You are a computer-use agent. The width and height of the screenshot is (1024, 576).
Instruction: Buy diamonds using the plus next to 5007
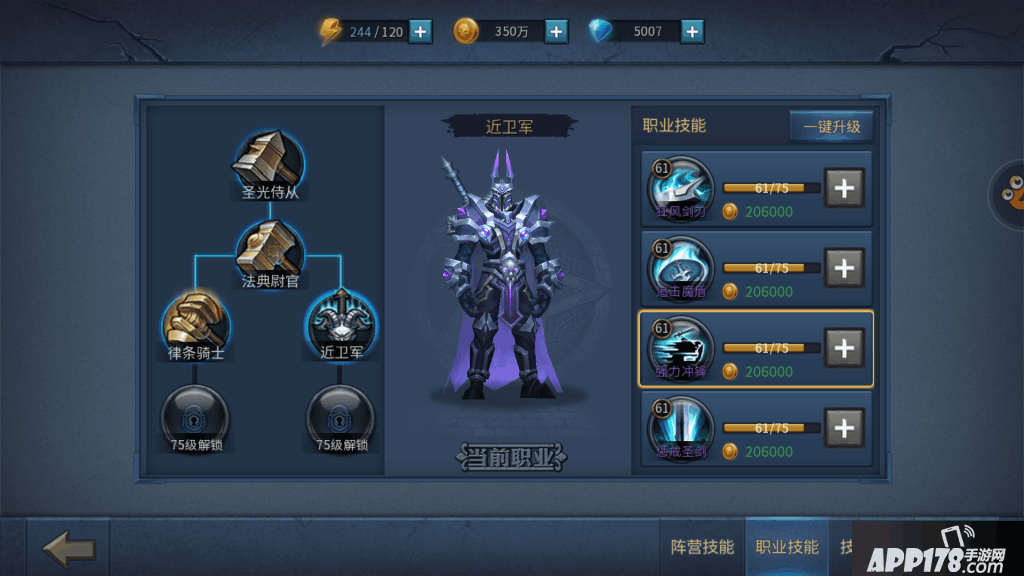(x=692, y=31)
